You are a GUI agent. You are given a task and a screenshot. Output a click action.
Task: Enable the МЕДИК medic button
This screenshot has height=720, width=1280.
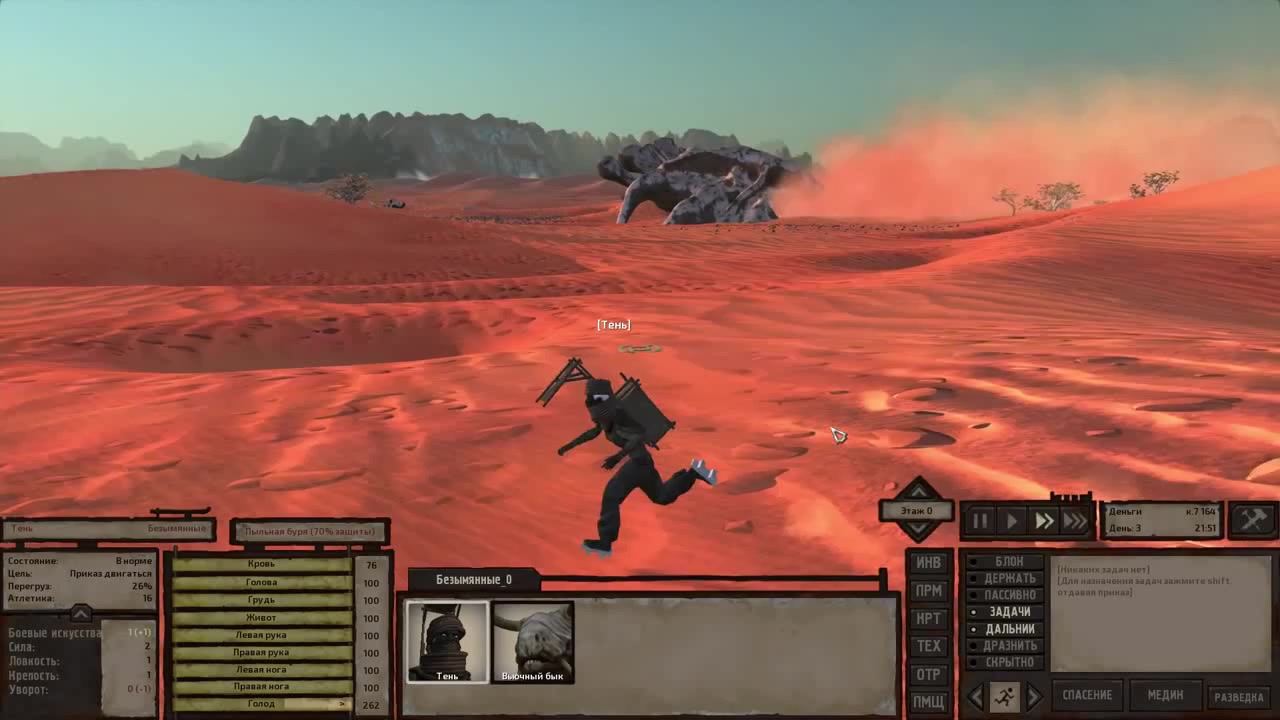[x=1165, y=695]
